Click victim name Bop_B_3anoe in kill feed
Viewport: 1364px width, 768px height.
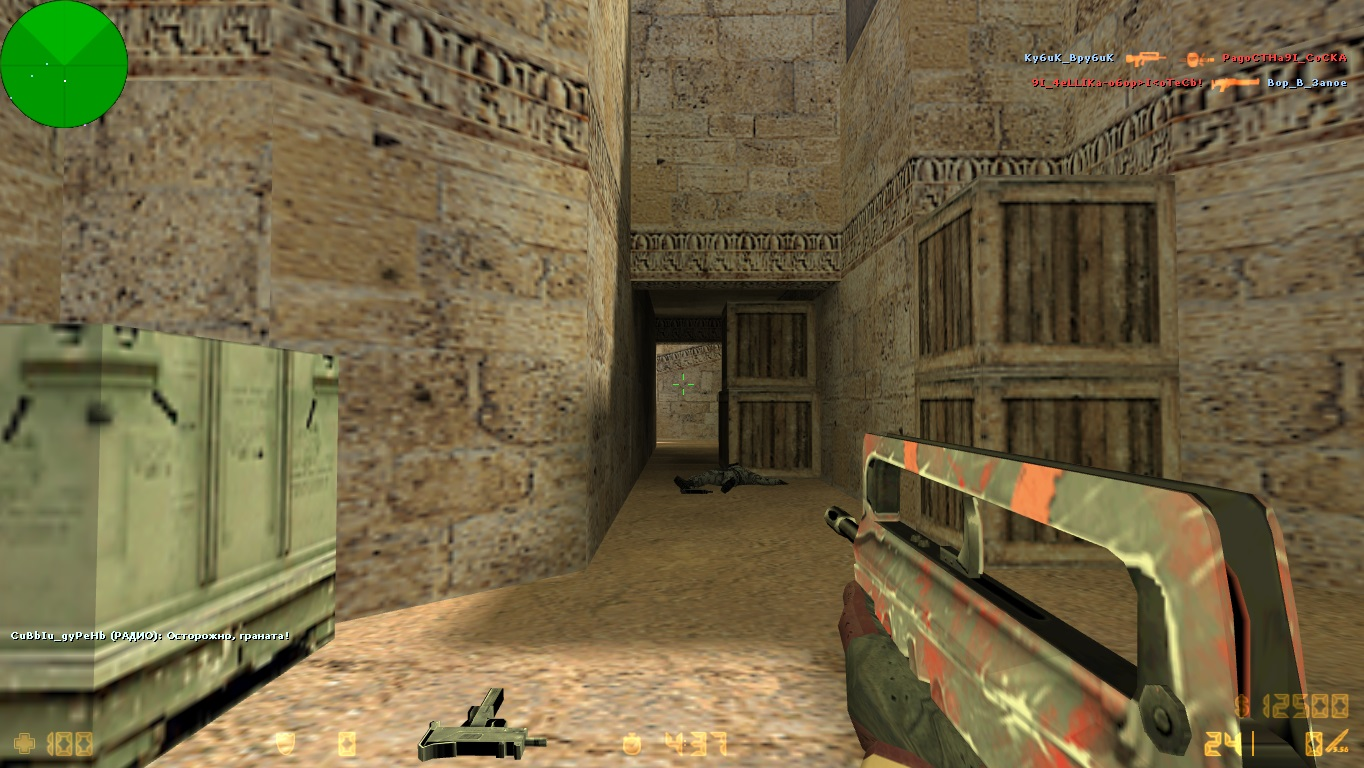pos(1306,83)
